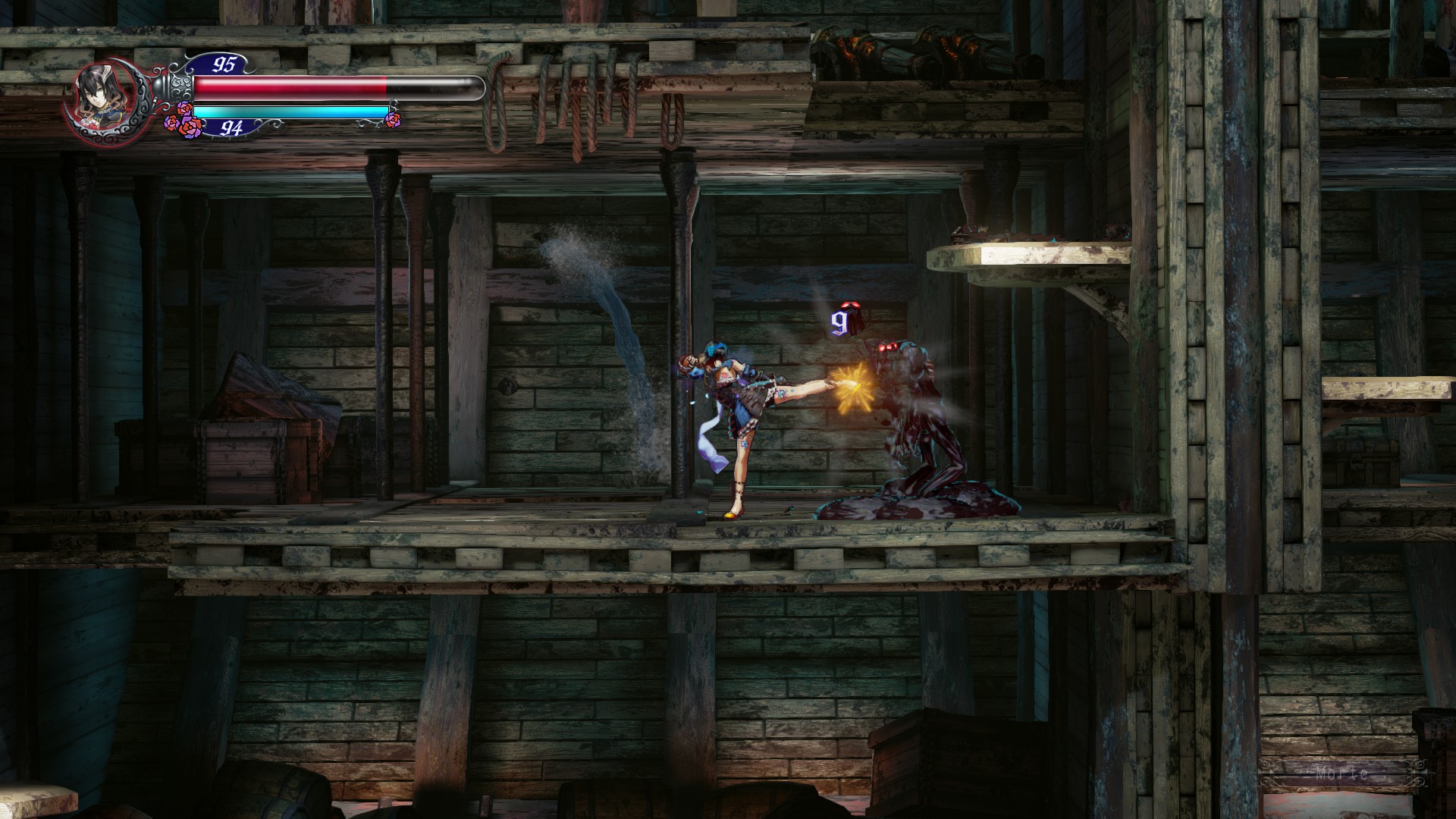Click Miriam's character portrait in the HUD
The width and height of the screenshot is (1456, 819).
99,93
